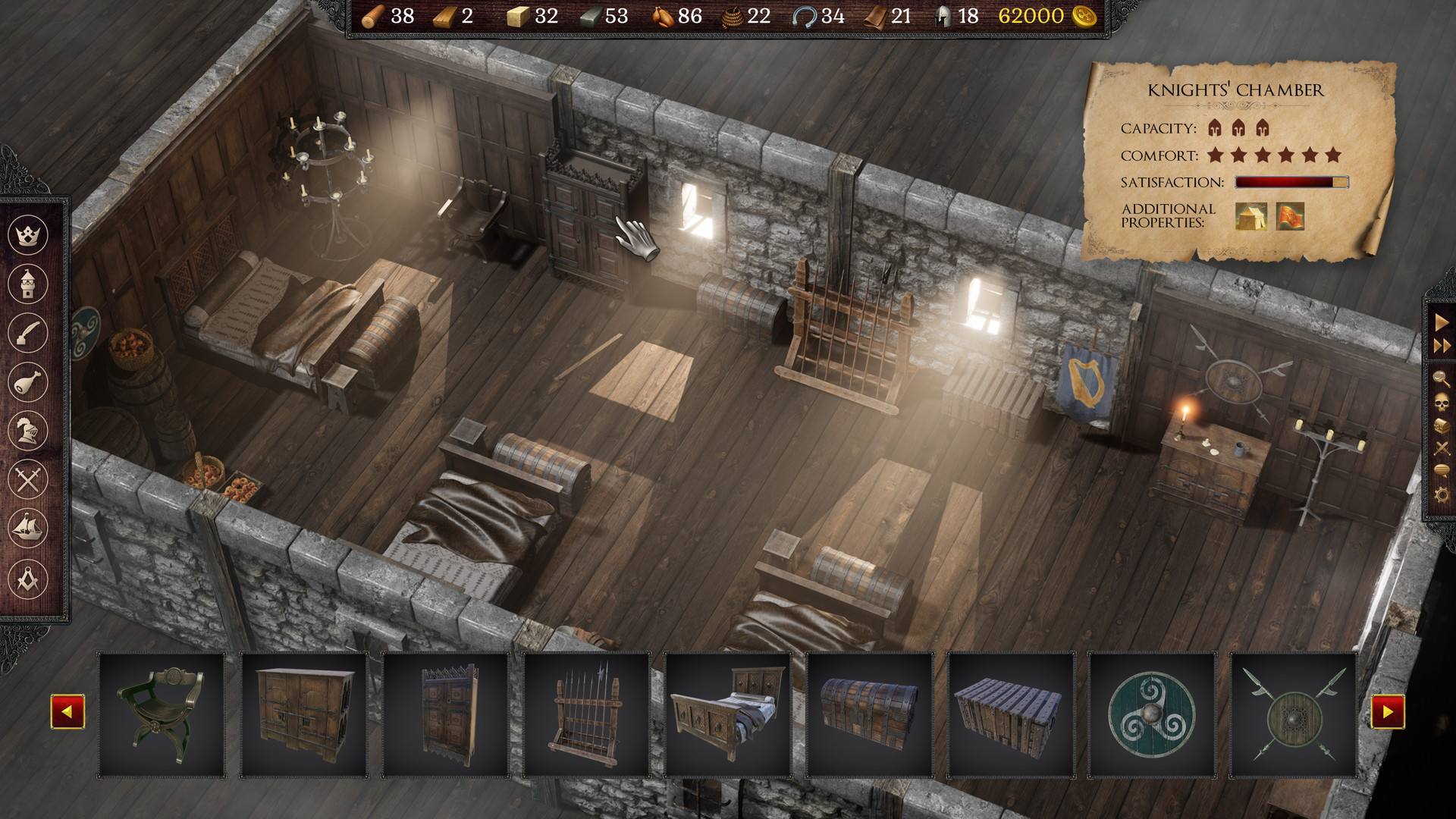Open the tower construction menu
1456x819 pixels.
click(28, 284)
